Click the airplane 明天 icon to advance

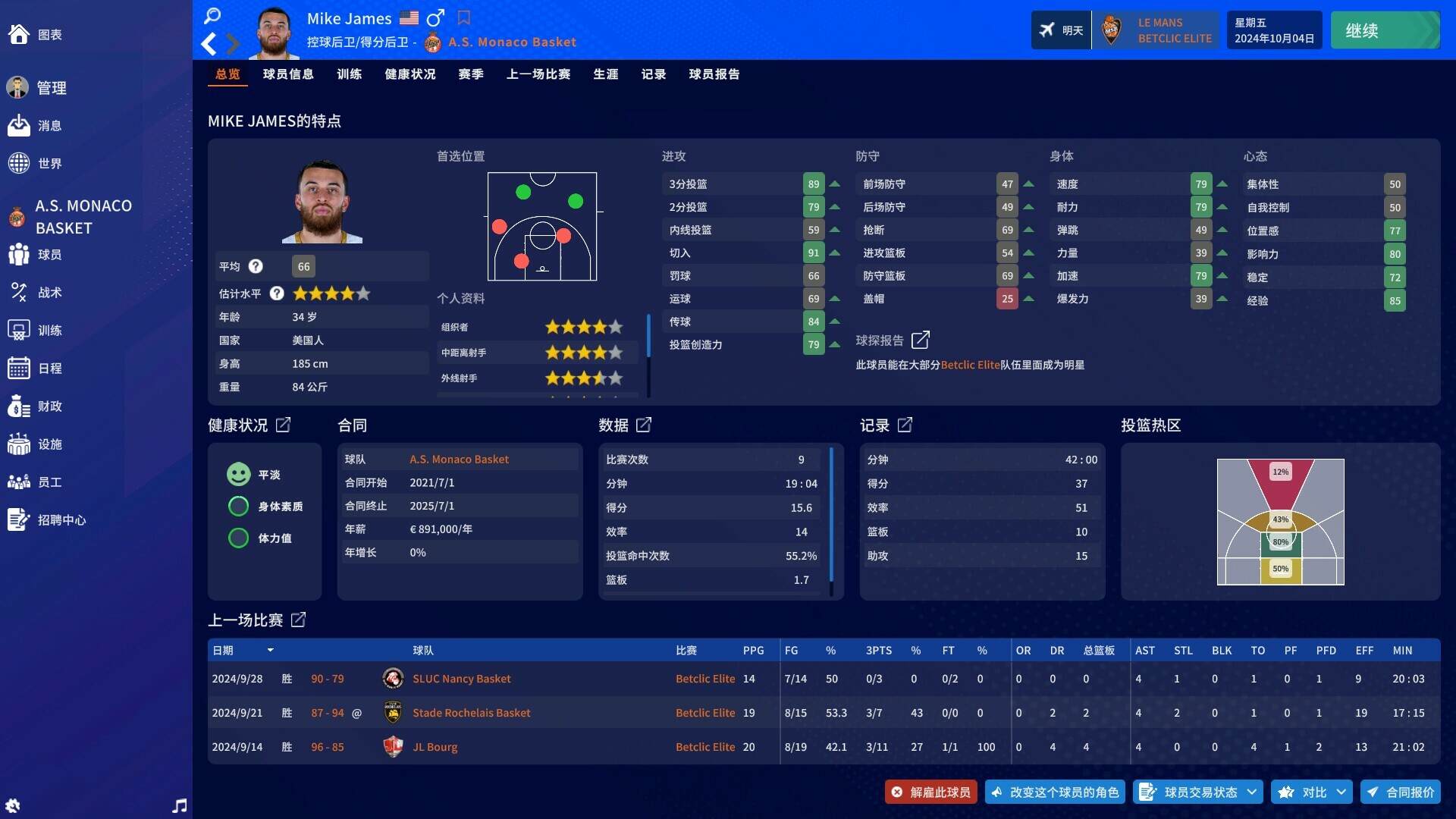(1061, 30)
